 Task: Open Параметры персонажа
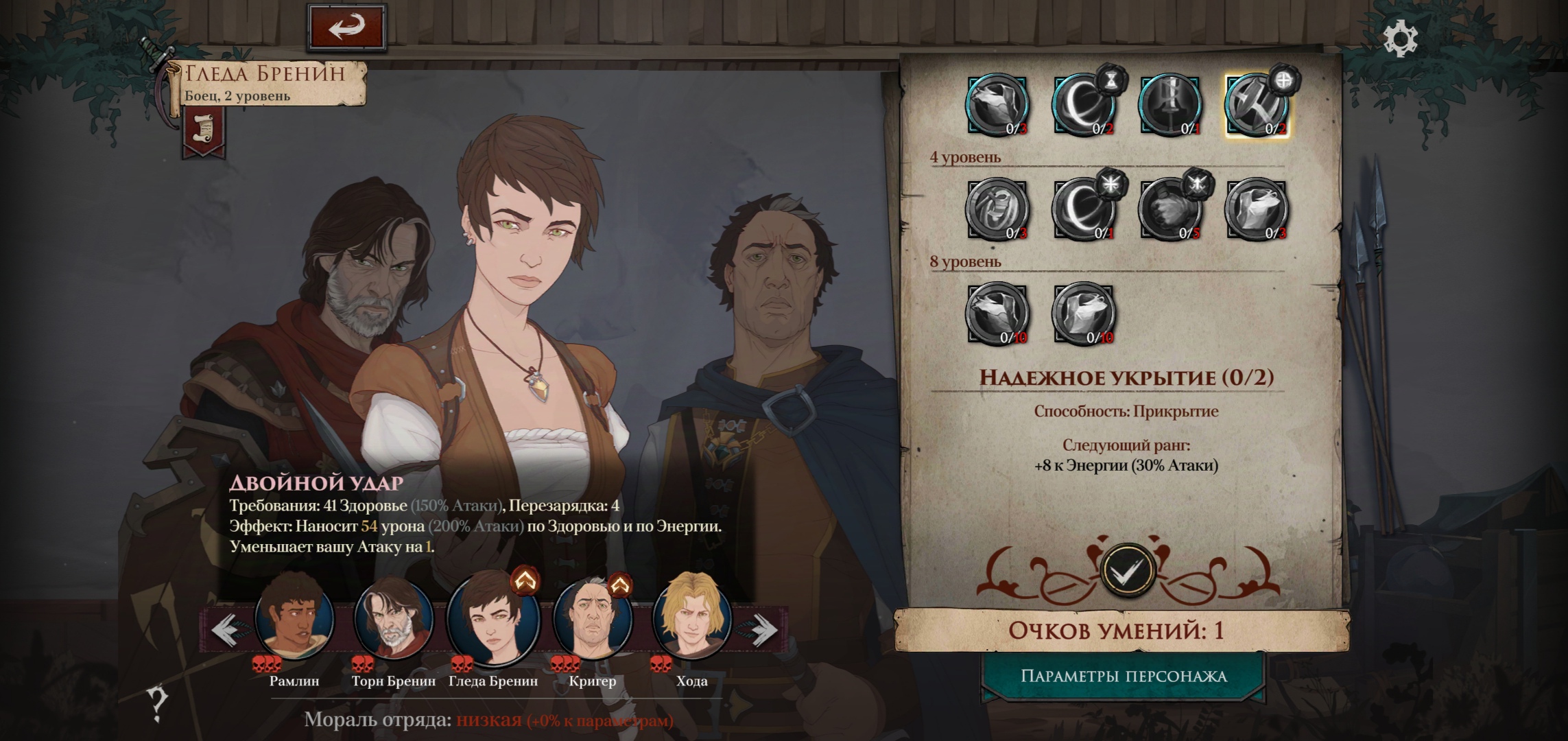point(1124,677)
